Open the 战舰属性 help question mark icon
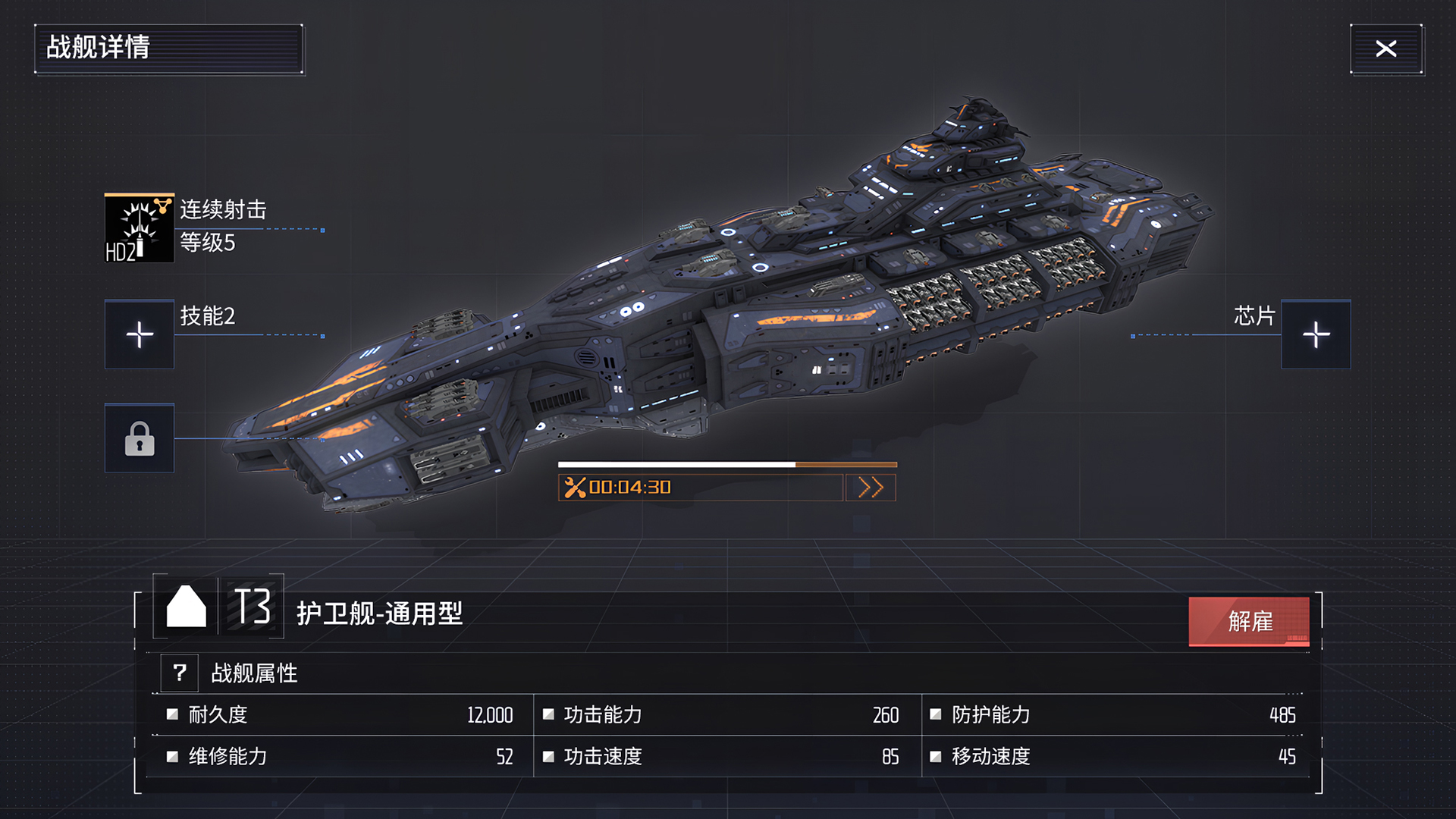1456x819 pixels. 179,673
